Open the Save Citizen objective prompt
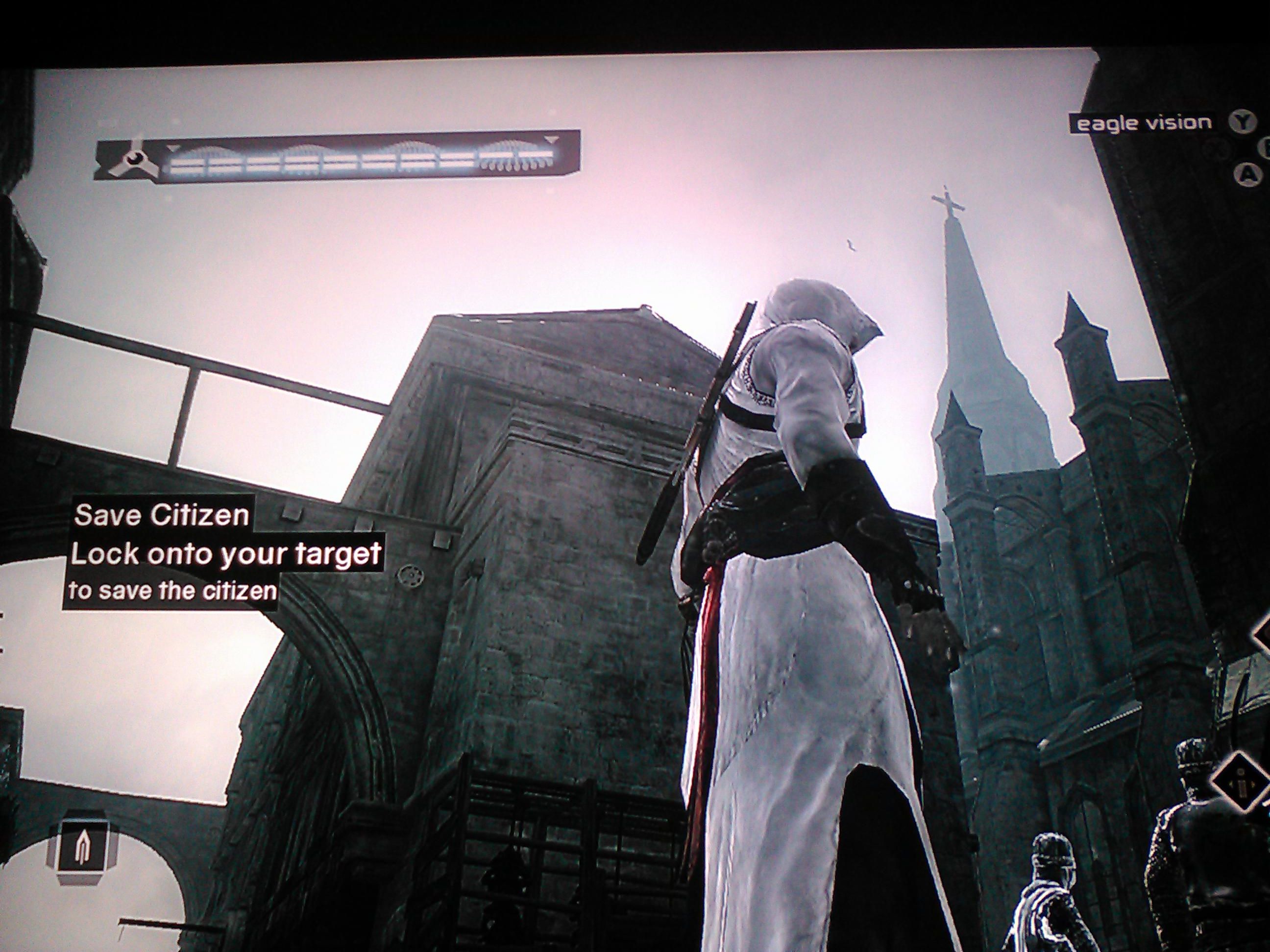Screen dimensions: 1270x952 pyautogui.click(x=161, y=515)
